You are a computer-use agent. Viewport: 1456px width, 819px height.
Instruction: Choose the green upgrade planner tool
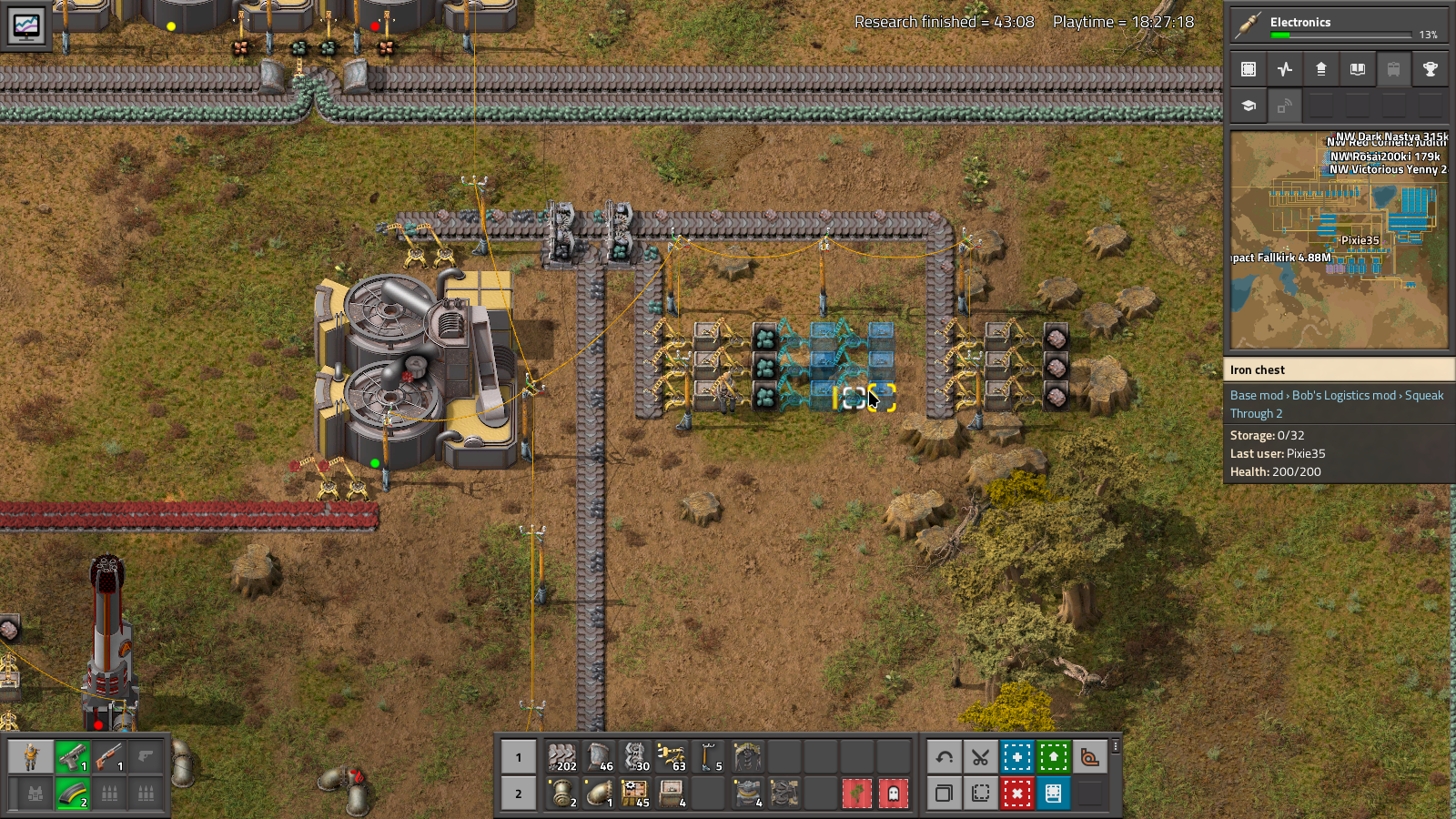(1053, 757)
